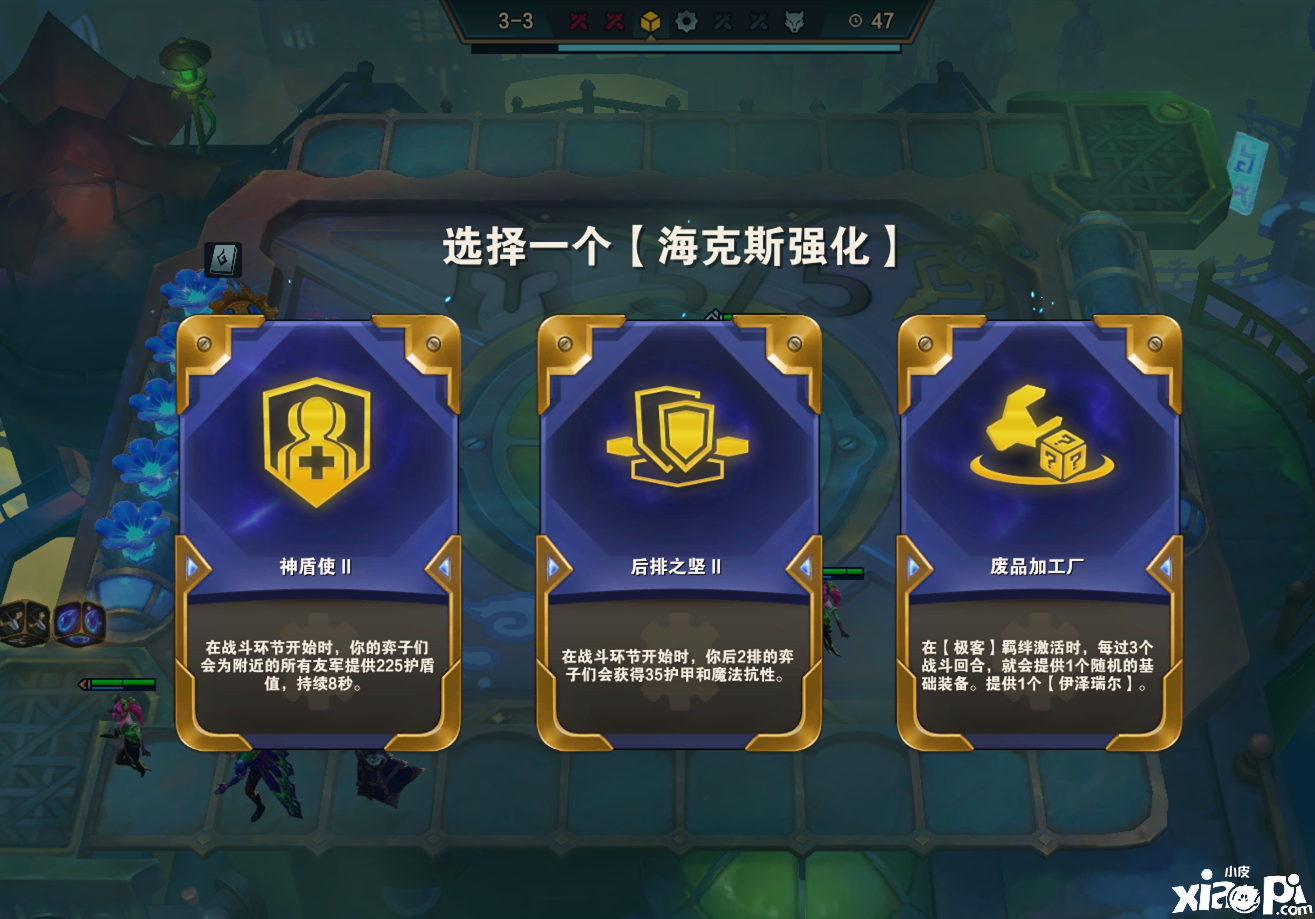Click the wolf PvE round icon on the top bar
Screen dimensions: 1315x919
(x=795, y=20)
